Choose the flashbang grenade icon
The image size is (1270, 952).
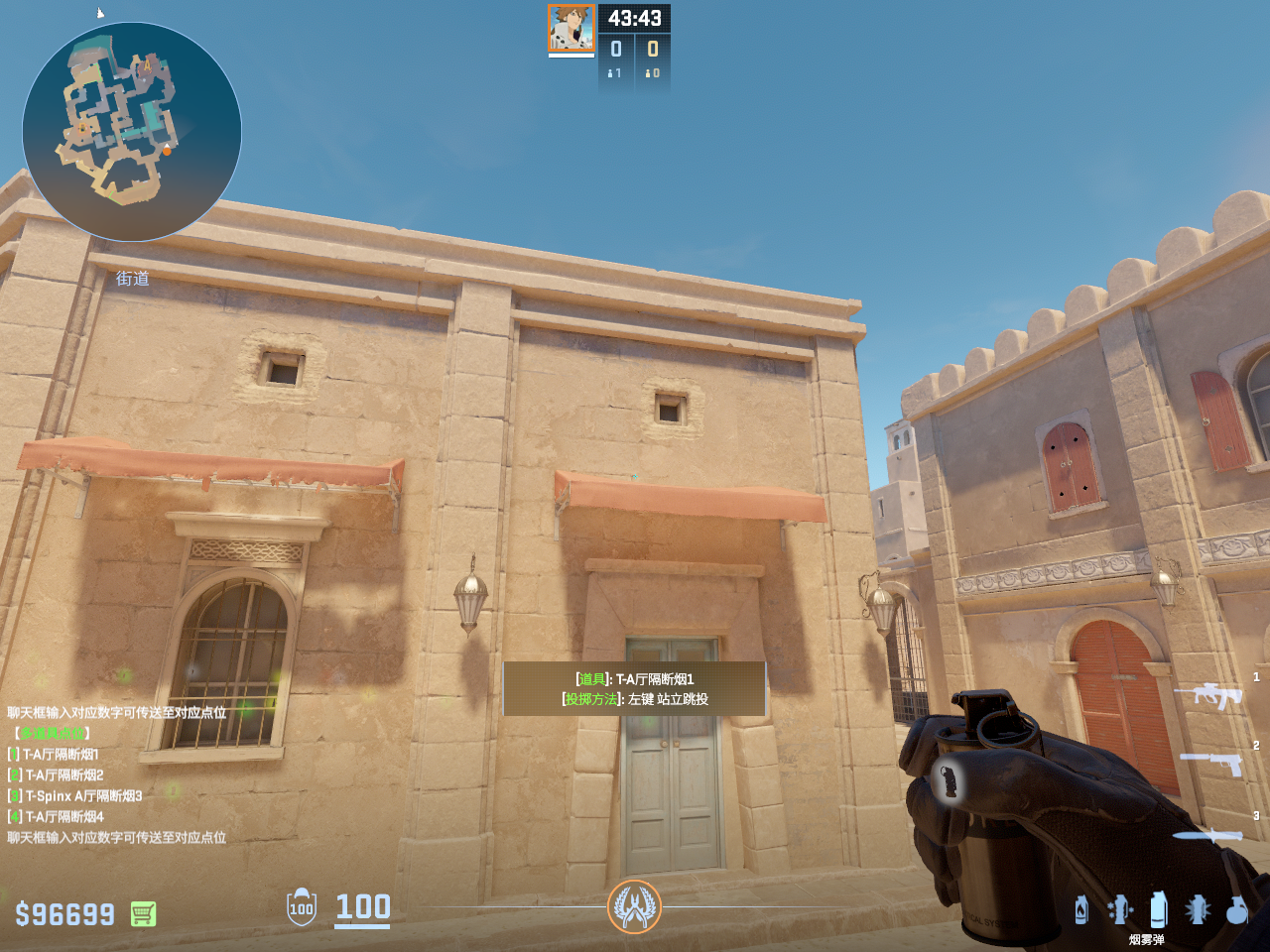click(1198, 909)
